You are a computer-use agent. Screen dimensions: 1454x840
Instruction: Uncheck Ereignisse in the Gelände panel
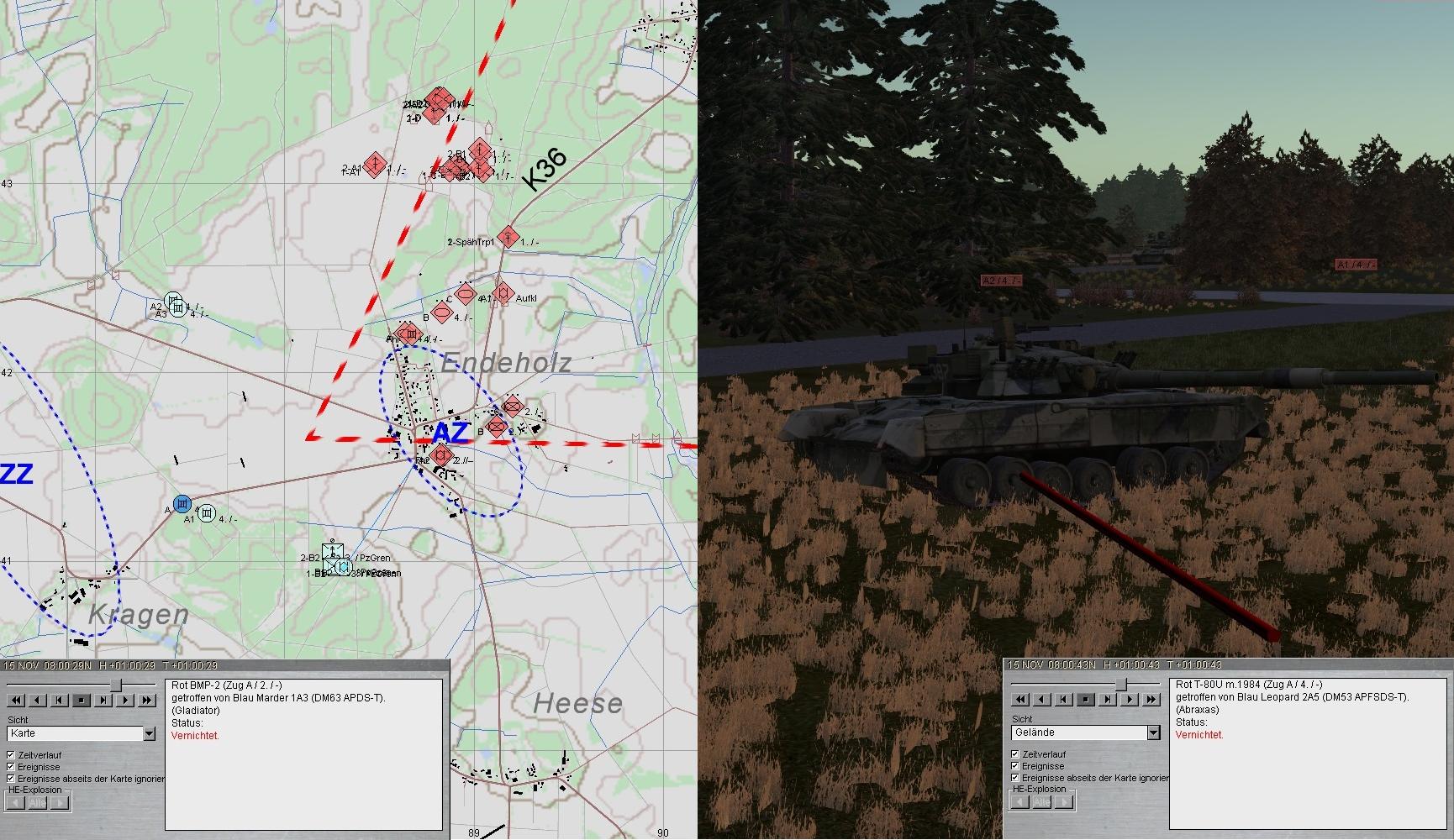pyautogui.click(x=1015, y=766)
